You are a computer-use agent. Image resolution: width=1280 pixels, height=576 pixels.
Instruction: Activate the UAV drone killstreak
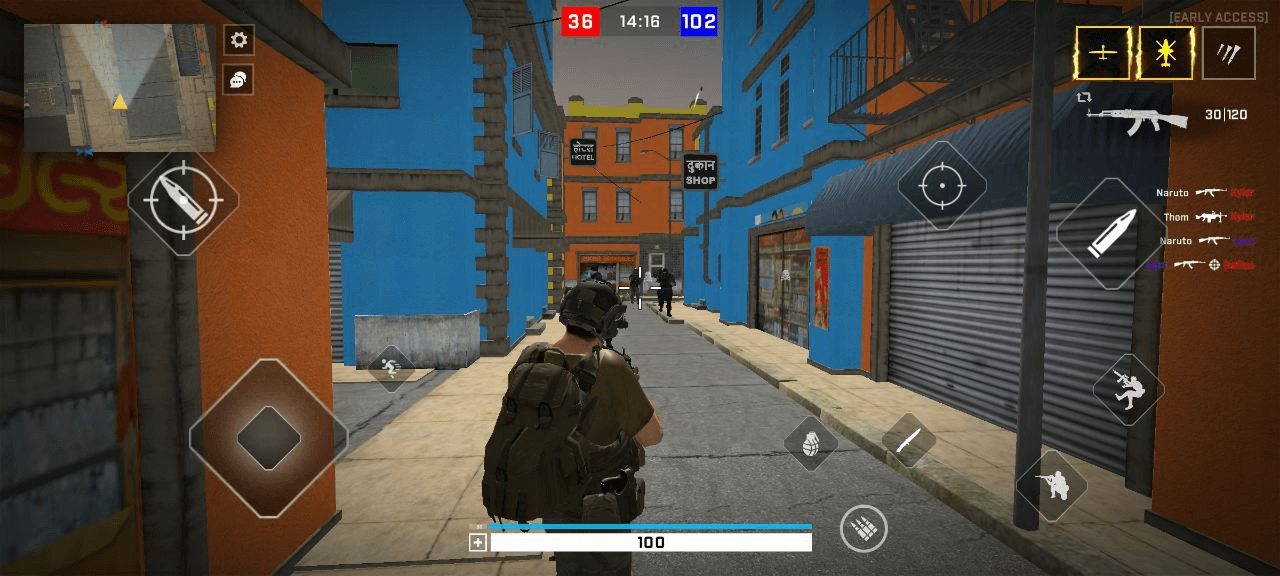point(1102,53)
